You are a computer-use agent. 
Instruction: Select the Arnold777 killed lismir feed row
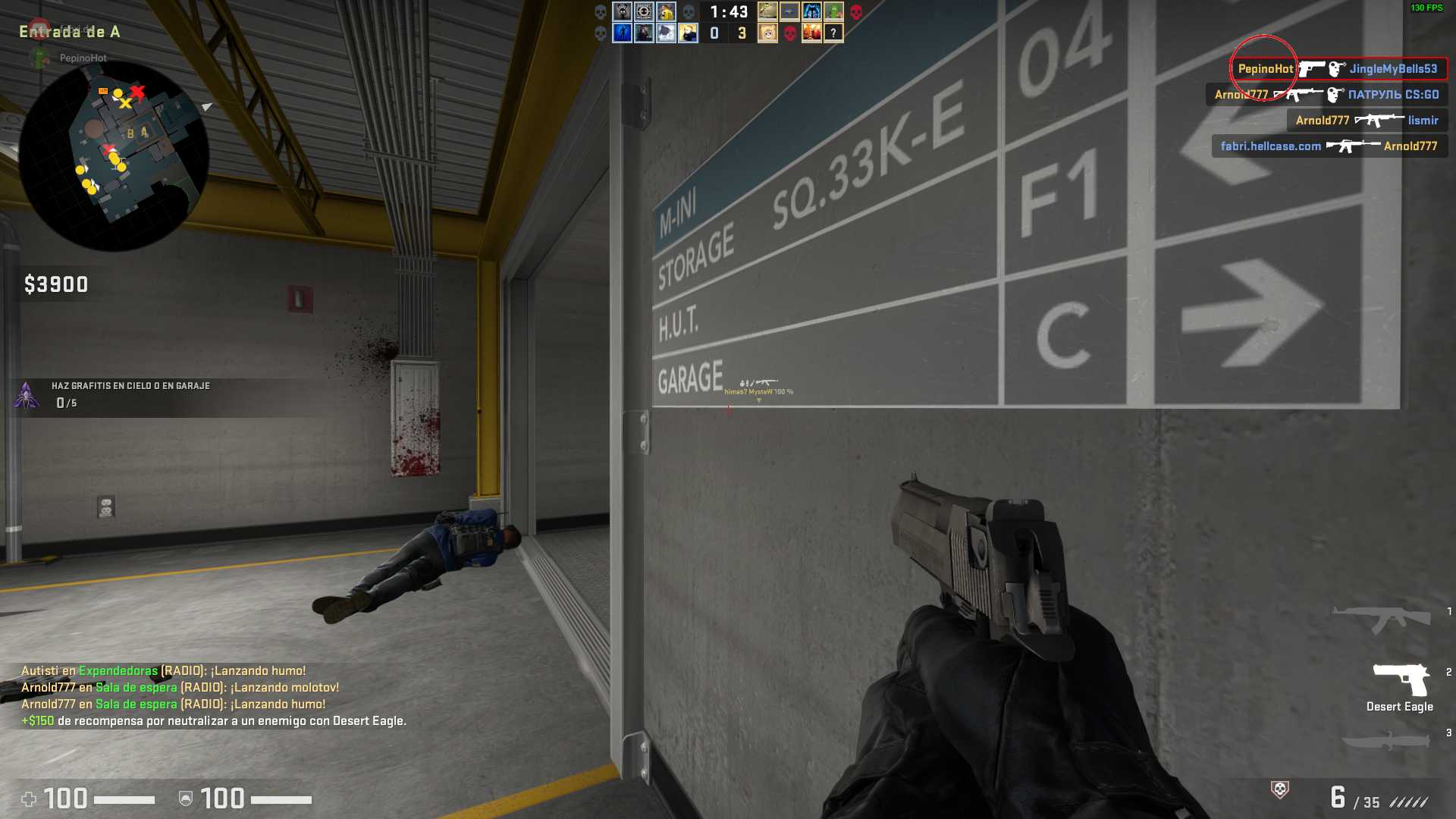pos(1367,121)
